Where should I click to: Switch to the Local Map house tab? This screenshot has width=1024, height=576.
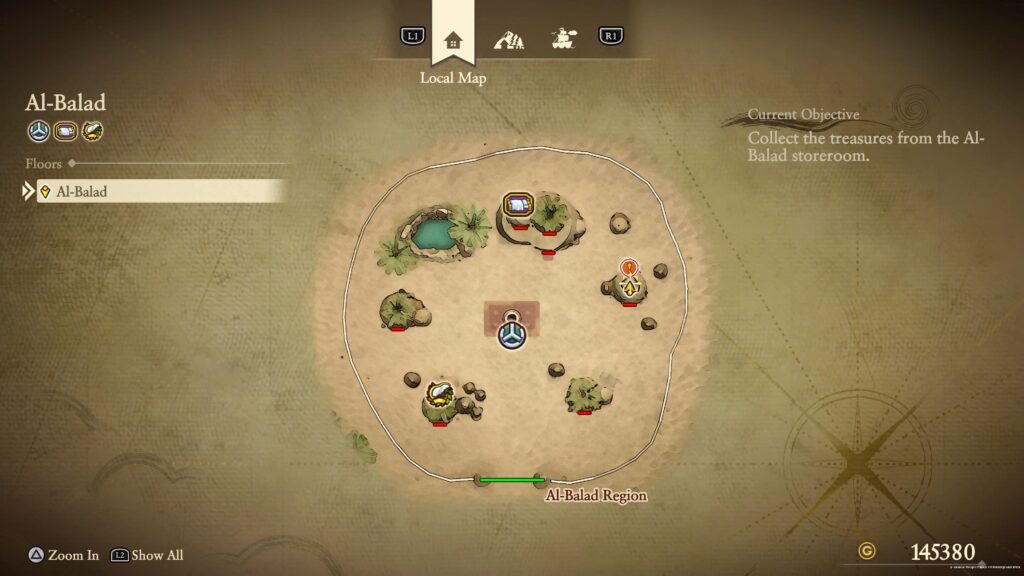tap(453, 40)
